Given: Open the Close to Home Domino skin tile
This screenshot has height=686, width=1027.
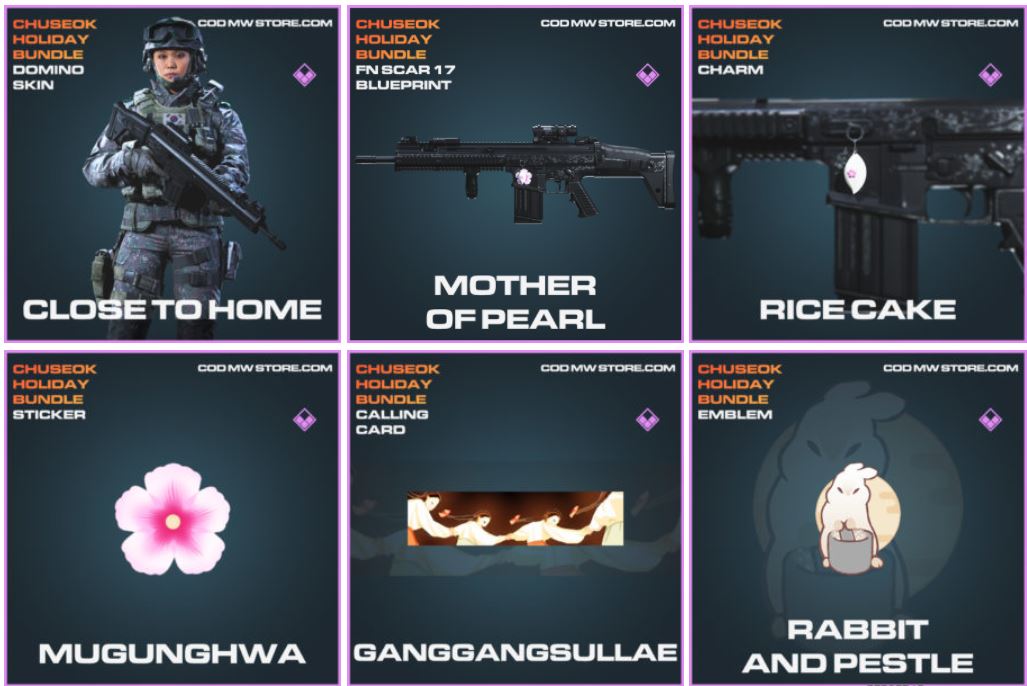Looking at the screenshot, I should [x=172, y=174].
